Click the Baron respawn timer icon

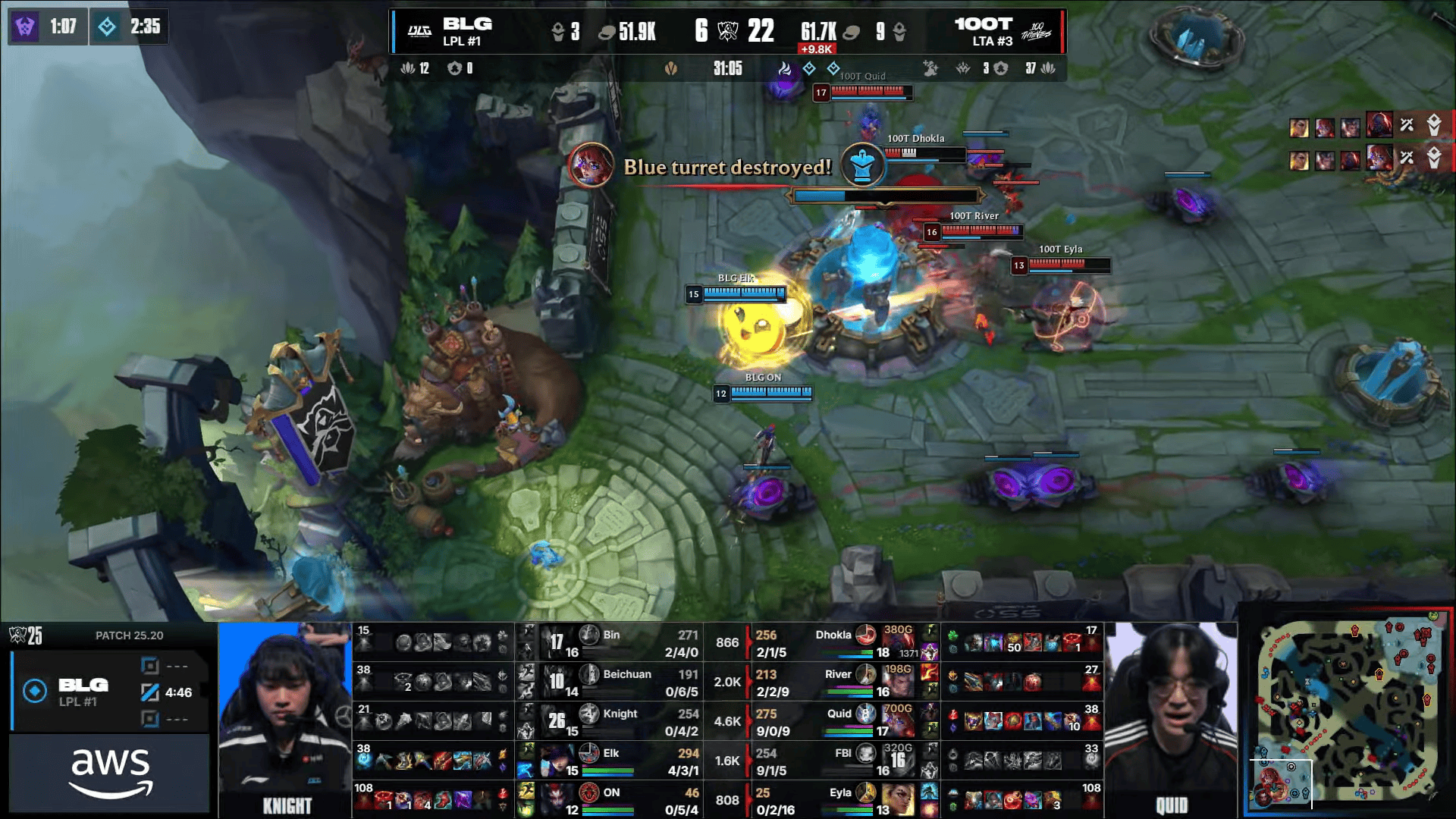(25, 27)
